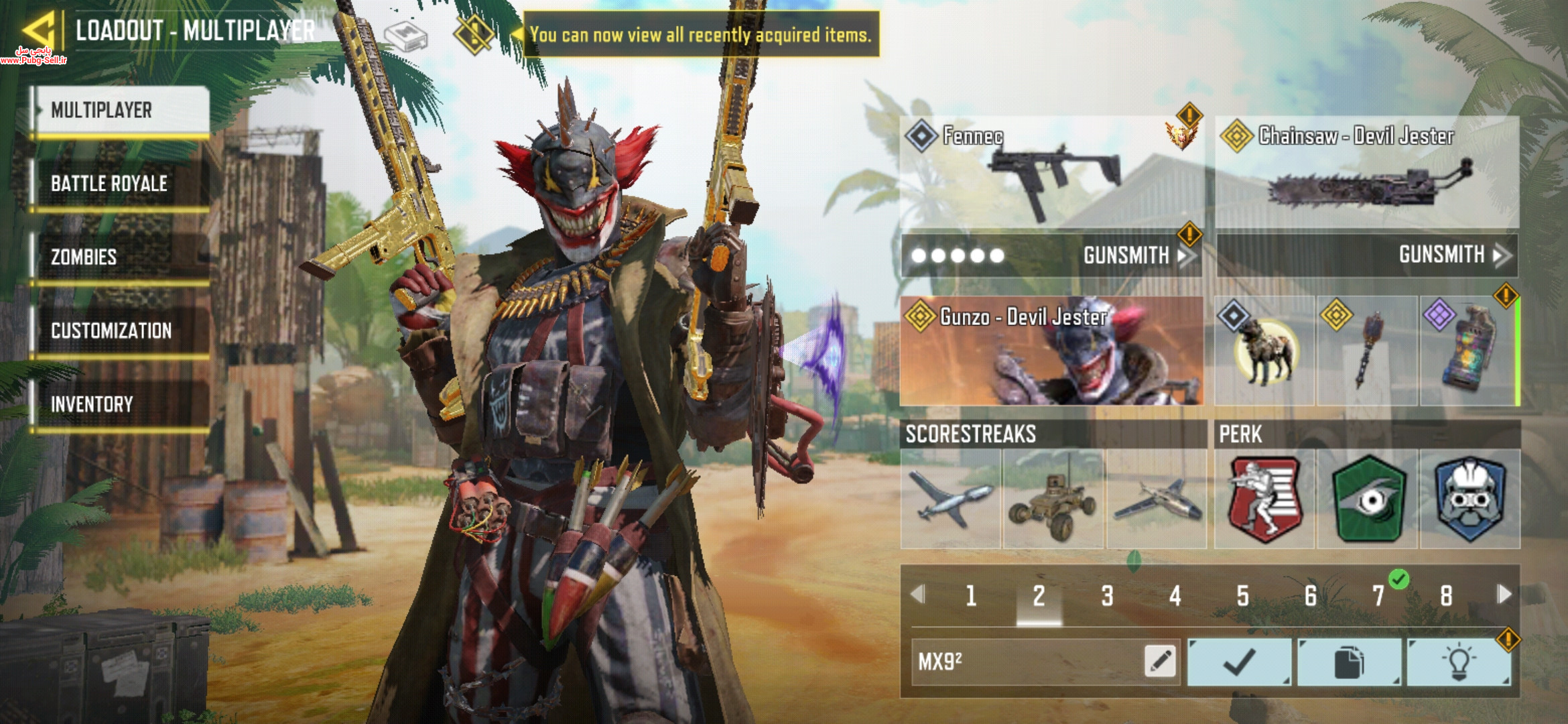Choose the Chainsaw - Devil Jester slot

(x=1367, y=173)
